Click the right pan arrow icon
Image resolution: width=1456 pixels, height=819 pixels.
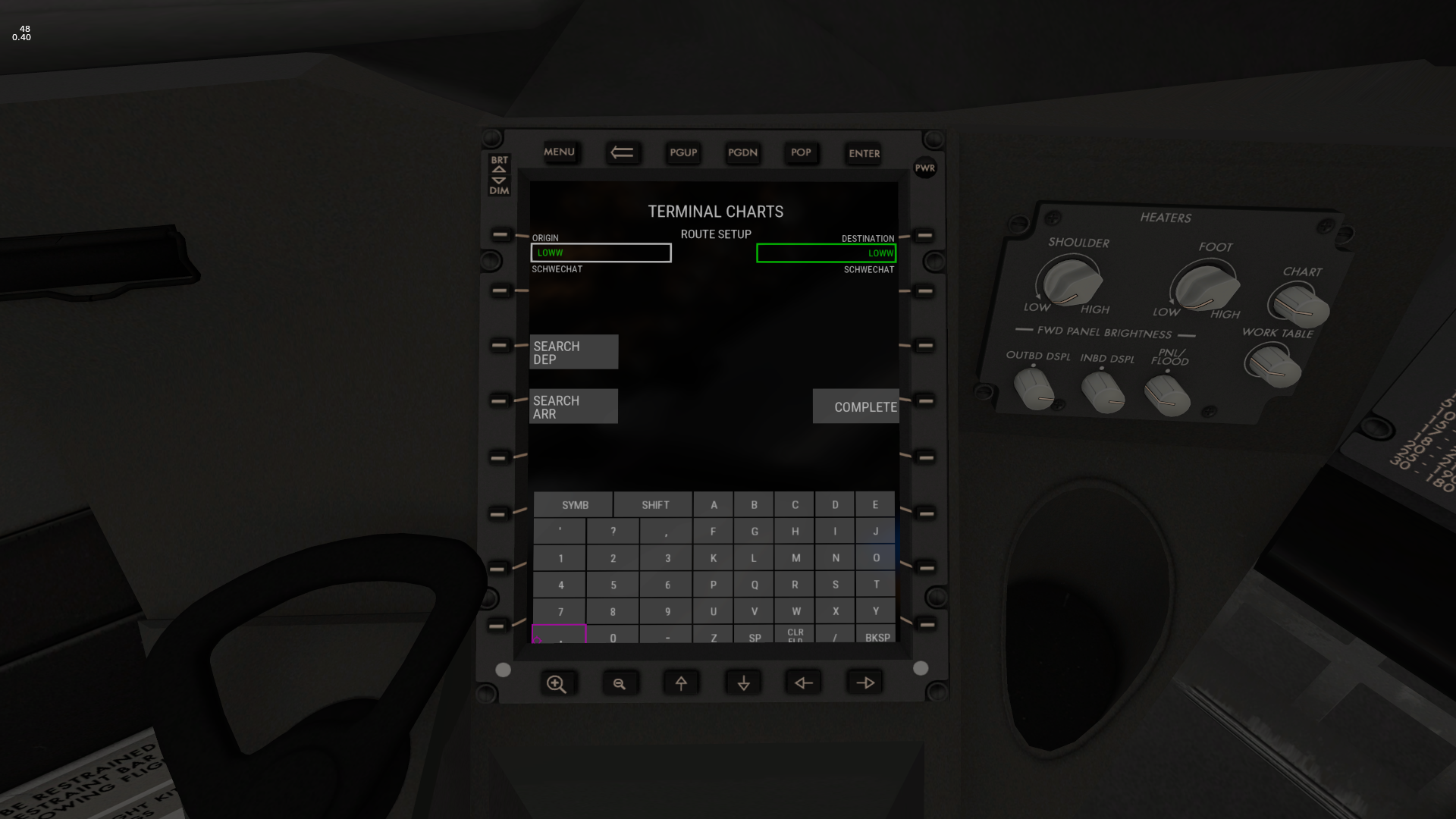point(864,682)
